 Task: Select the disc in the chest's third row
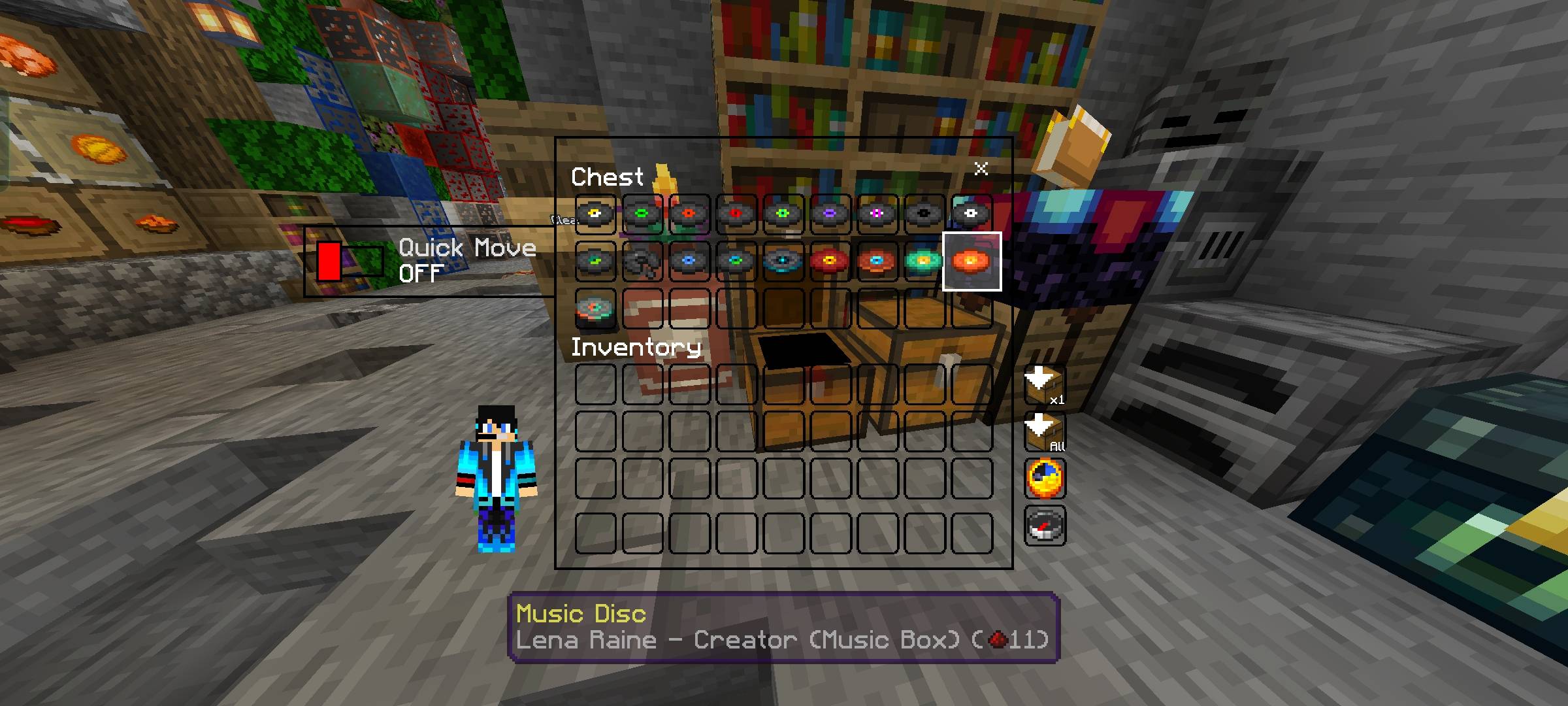point(595,309)
